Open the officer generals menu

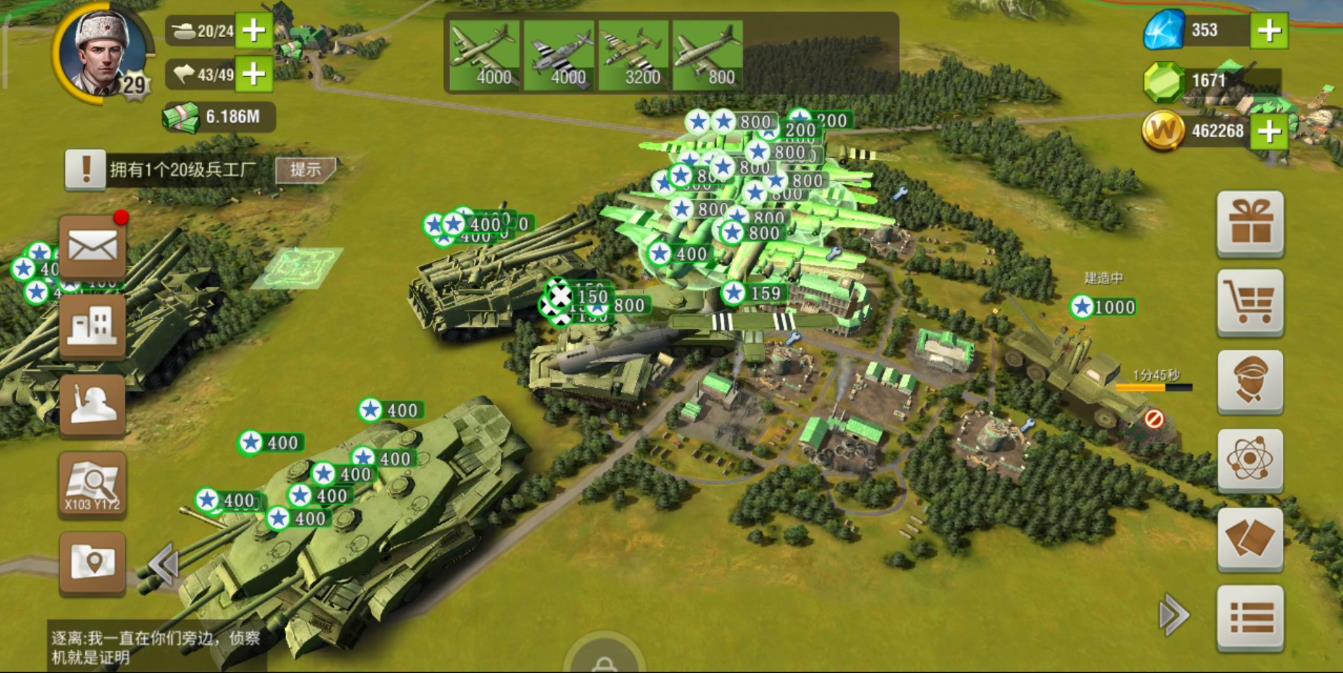tap(1250, 381)
